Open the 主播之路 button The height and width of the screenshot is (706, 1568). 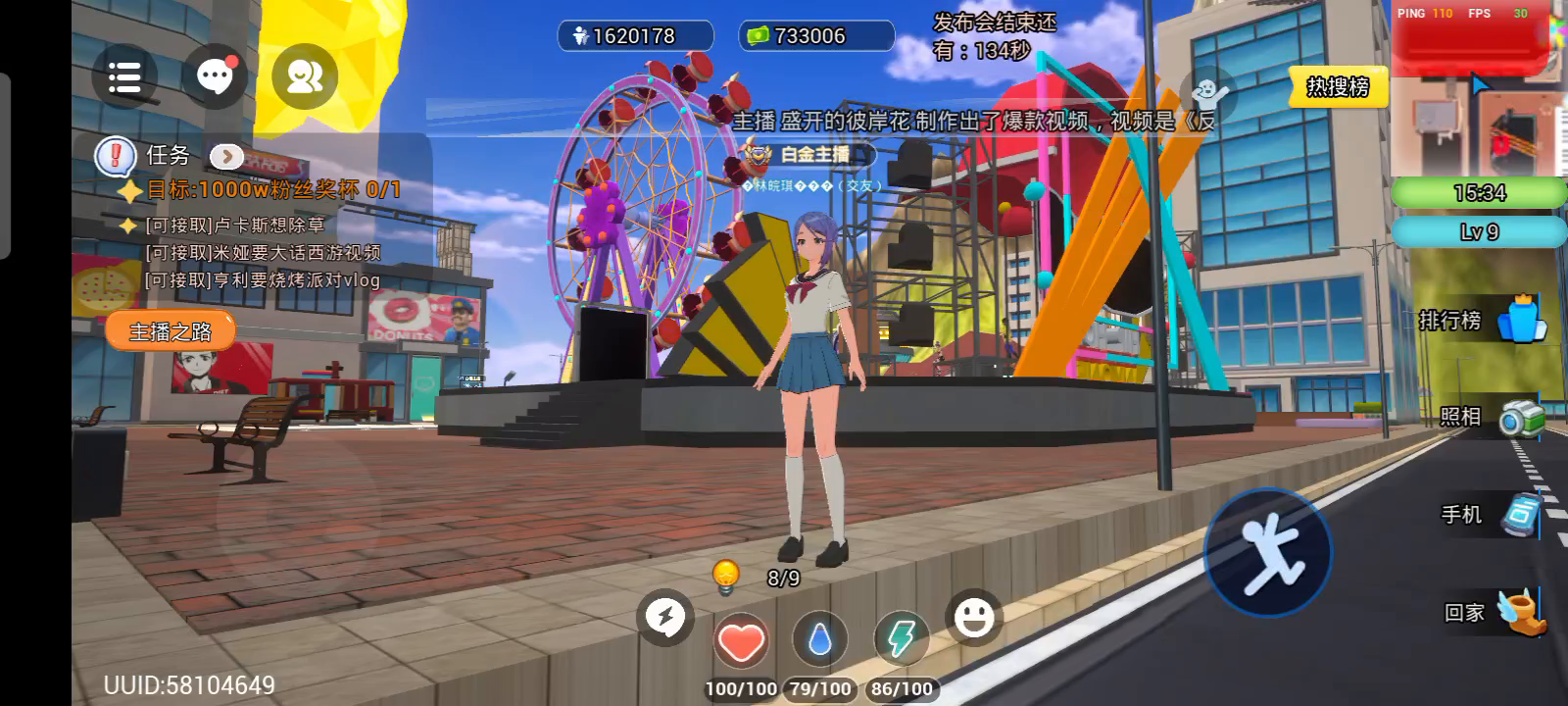pyautogui.click(x=171, y=331)
